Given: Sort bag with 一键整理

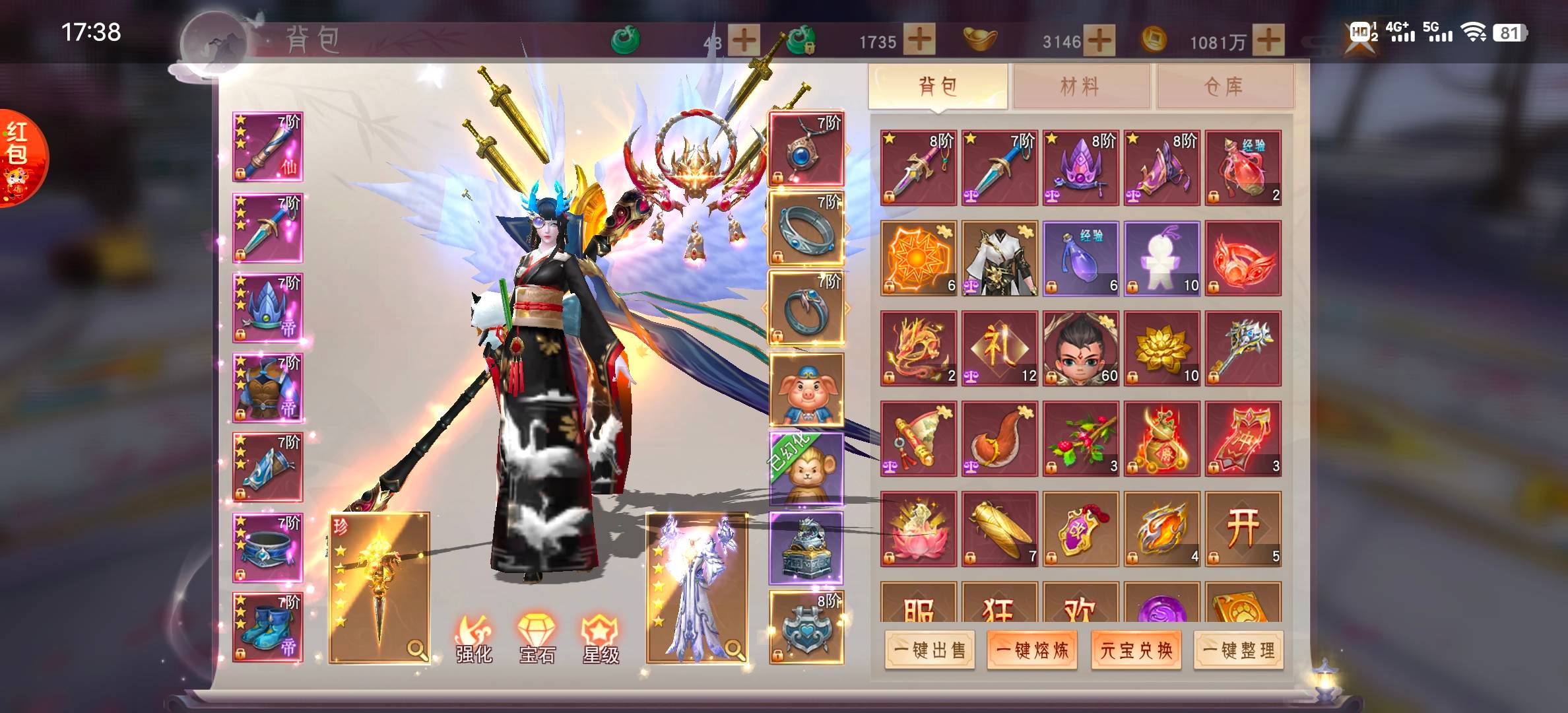Looking at the screenshot, I should [1239, 651].
